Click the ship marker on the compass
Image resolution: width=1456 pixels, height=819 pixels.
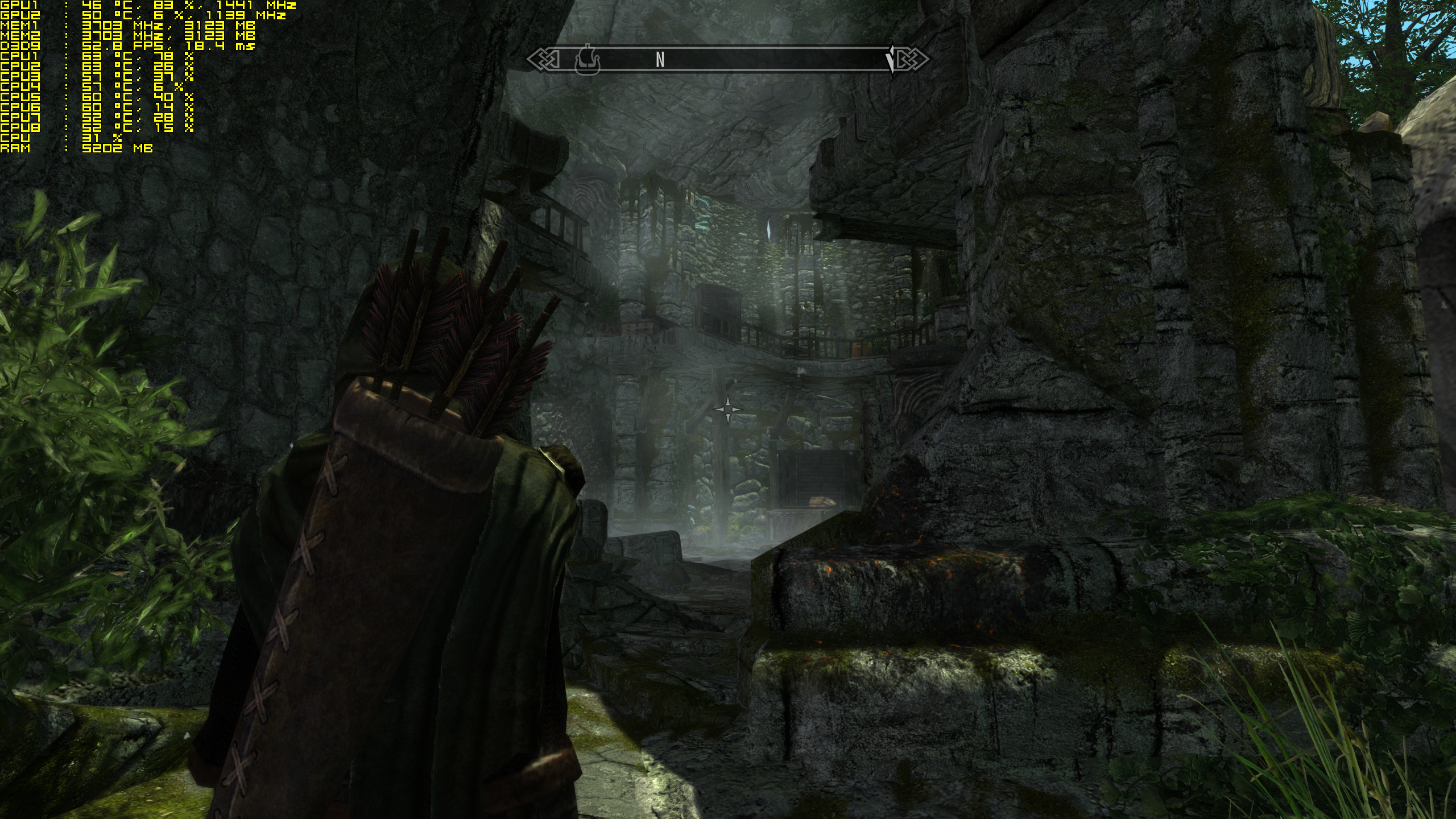click(588, 60)
